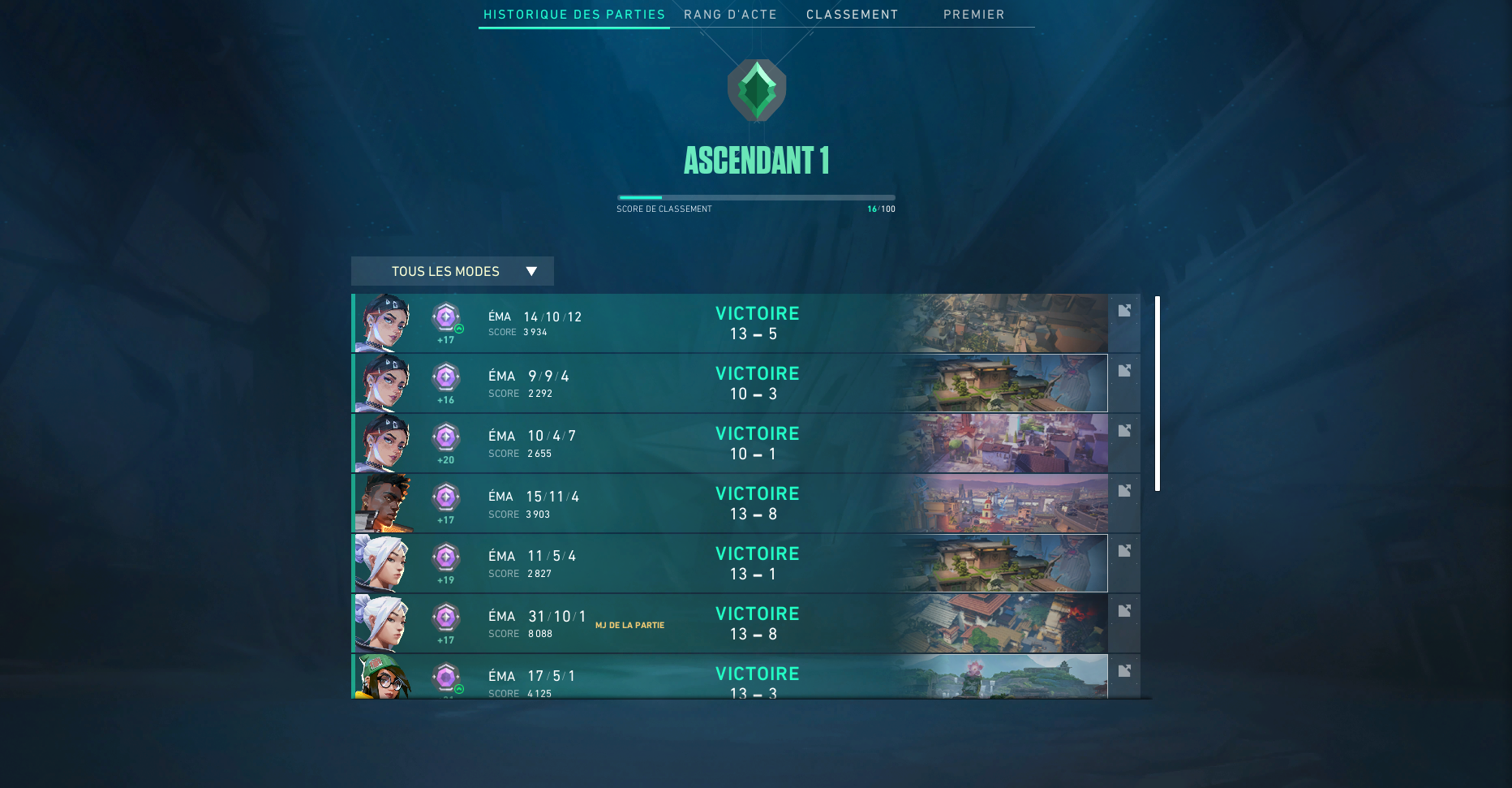Click the share icon on the 31/10/1 match
The height and width of the screenshot is (788, 1512).
pos(1124,611)
